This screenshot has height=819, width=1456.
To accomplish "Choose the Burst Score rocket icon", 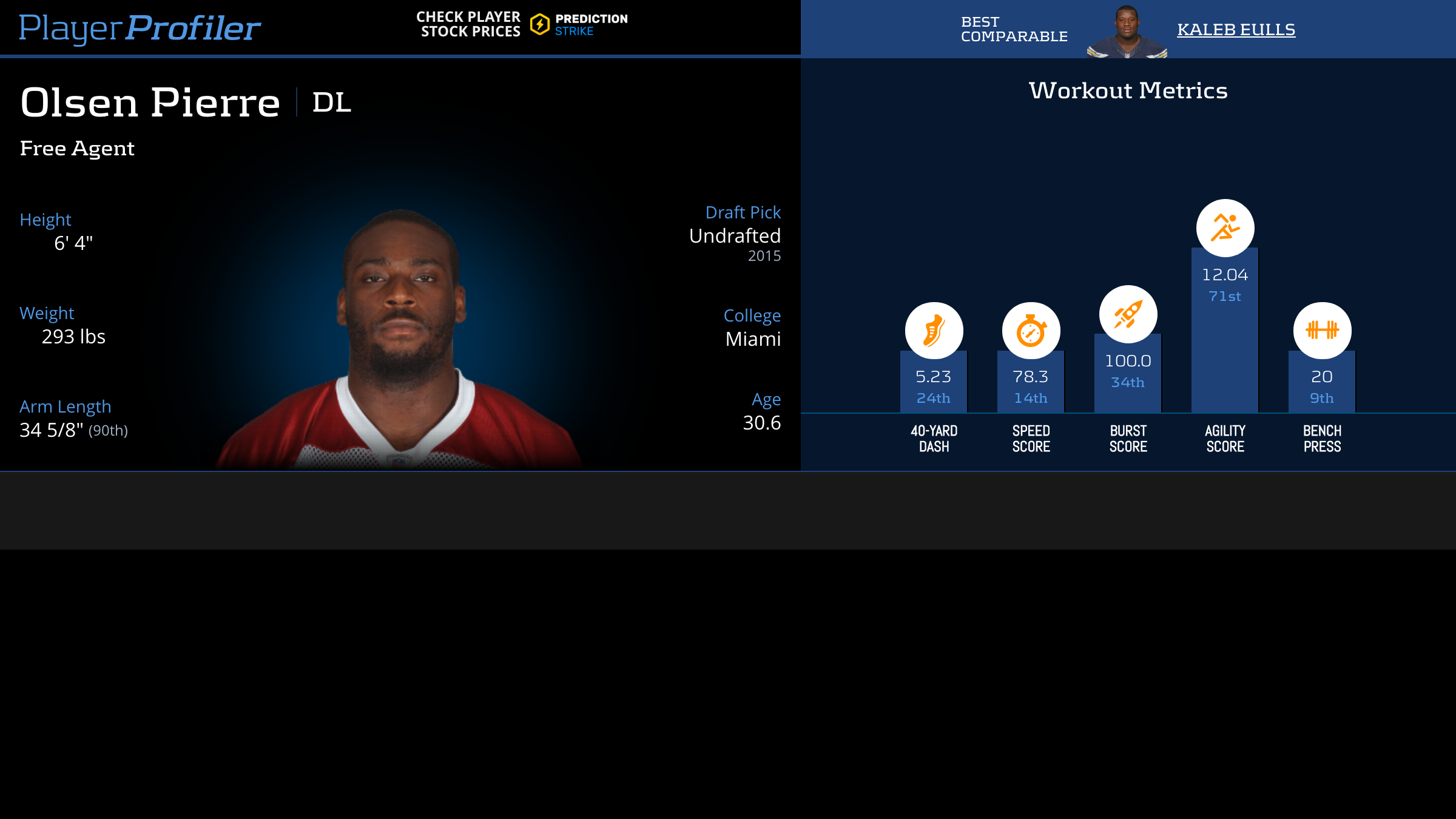I will pos(1128,314).
